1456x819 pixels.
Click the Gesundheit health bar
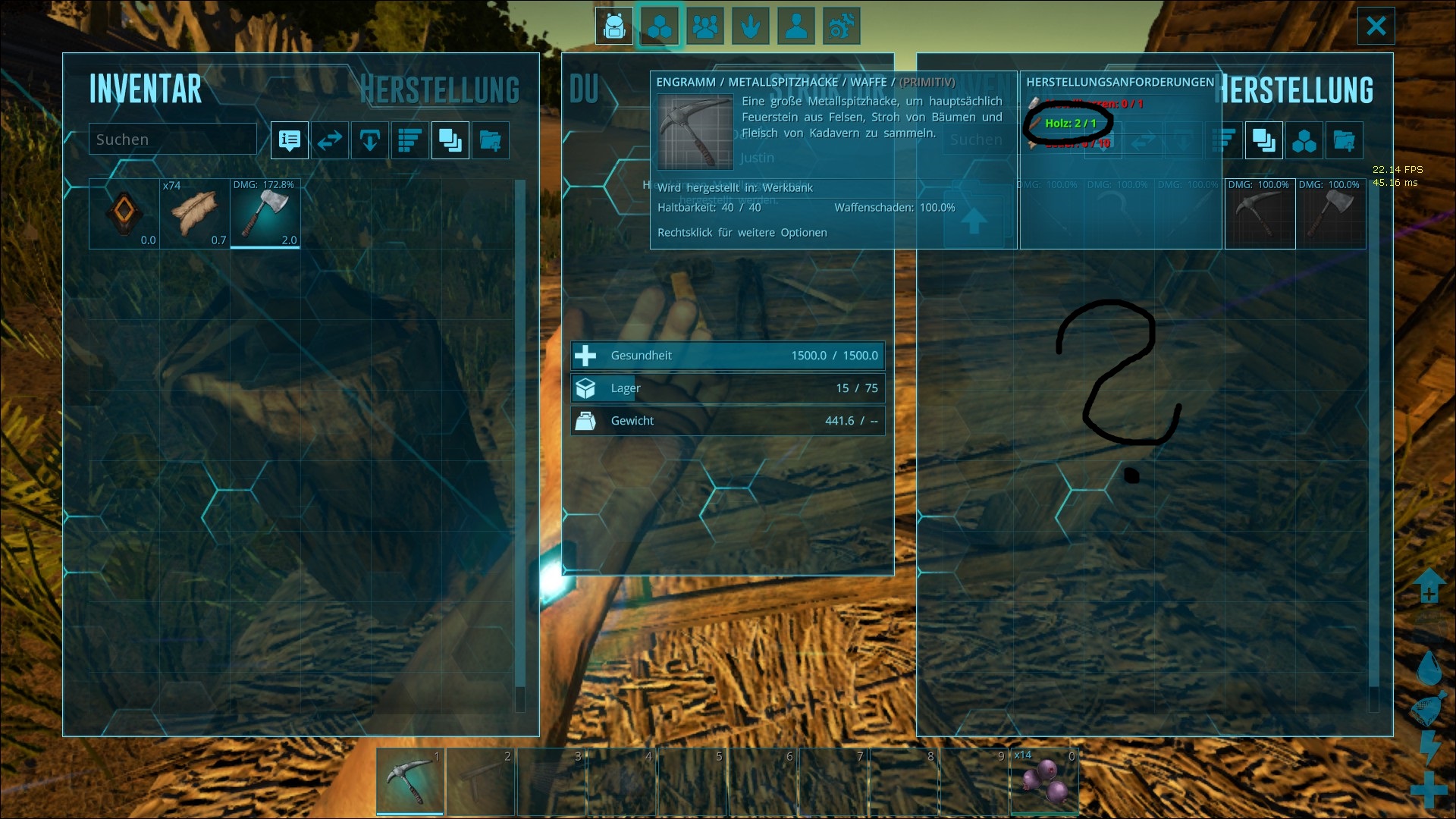tap(727, 355)
